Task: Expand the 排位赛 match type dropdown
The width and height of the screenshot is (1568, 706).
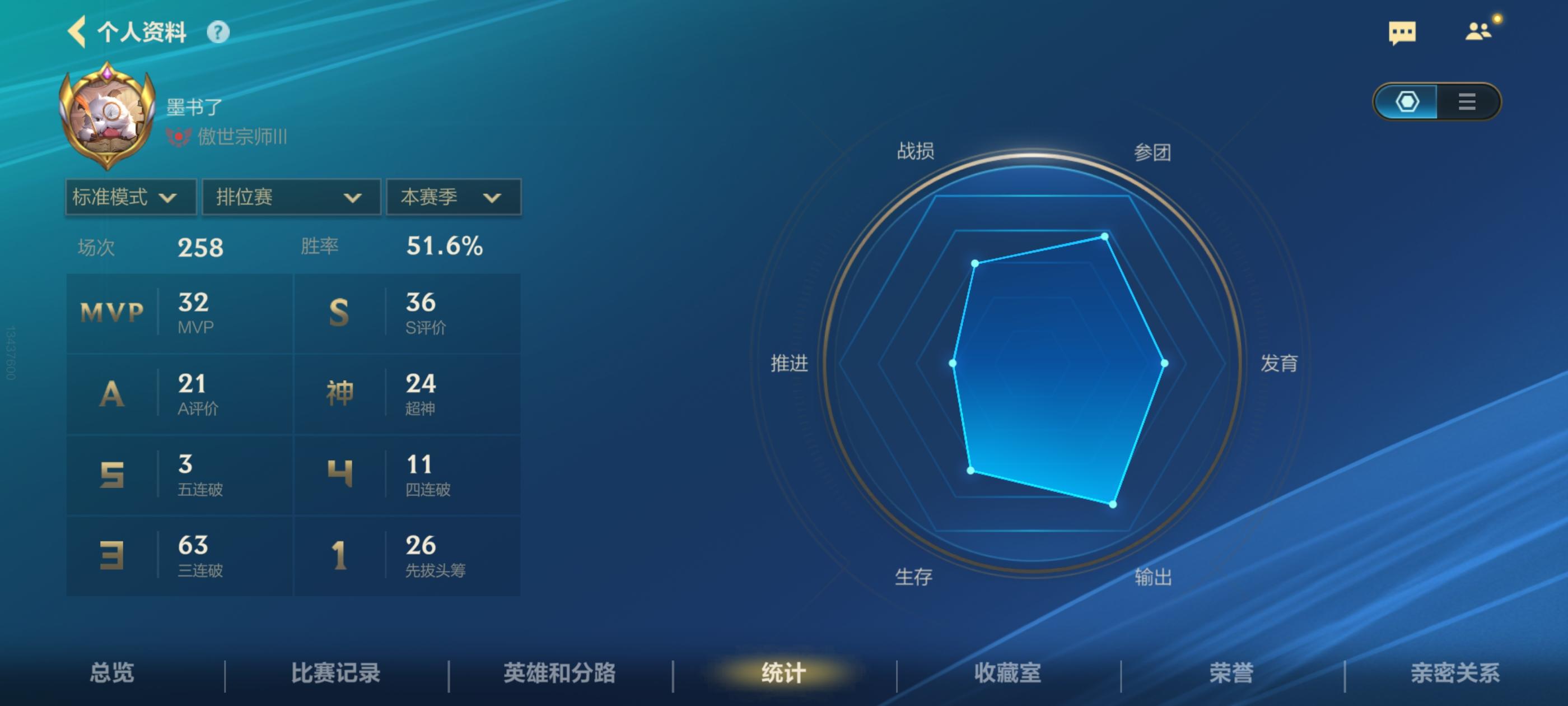Action: coord(290,197)
